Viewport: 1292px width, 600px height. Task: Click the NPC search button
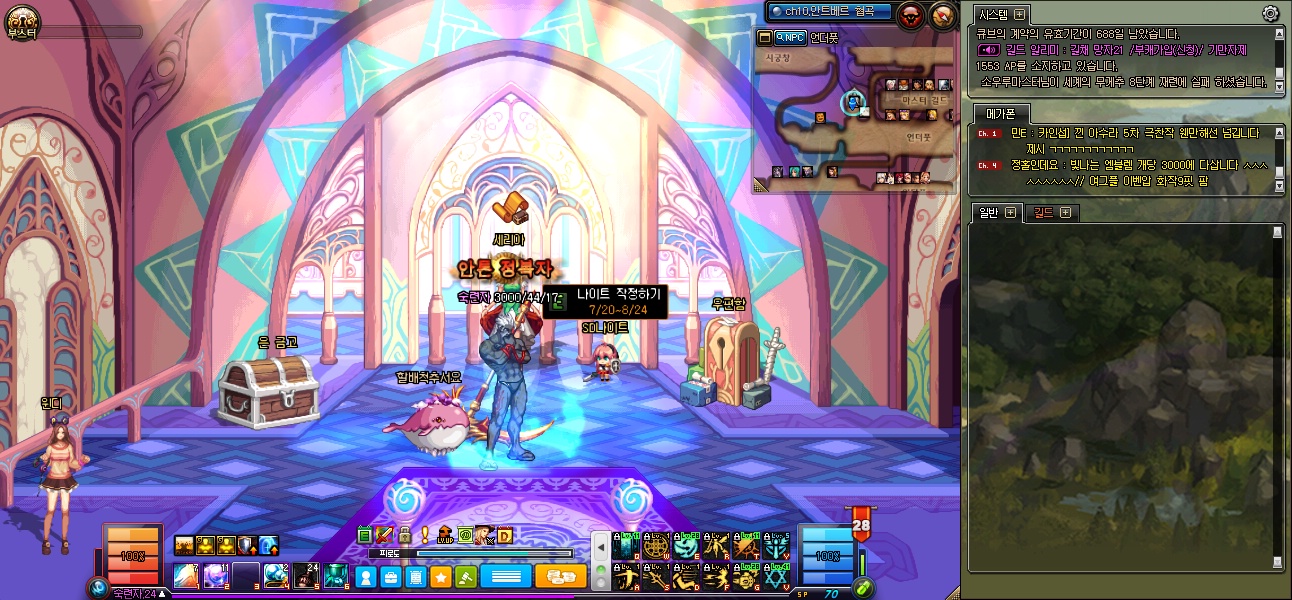click(790, 38)
